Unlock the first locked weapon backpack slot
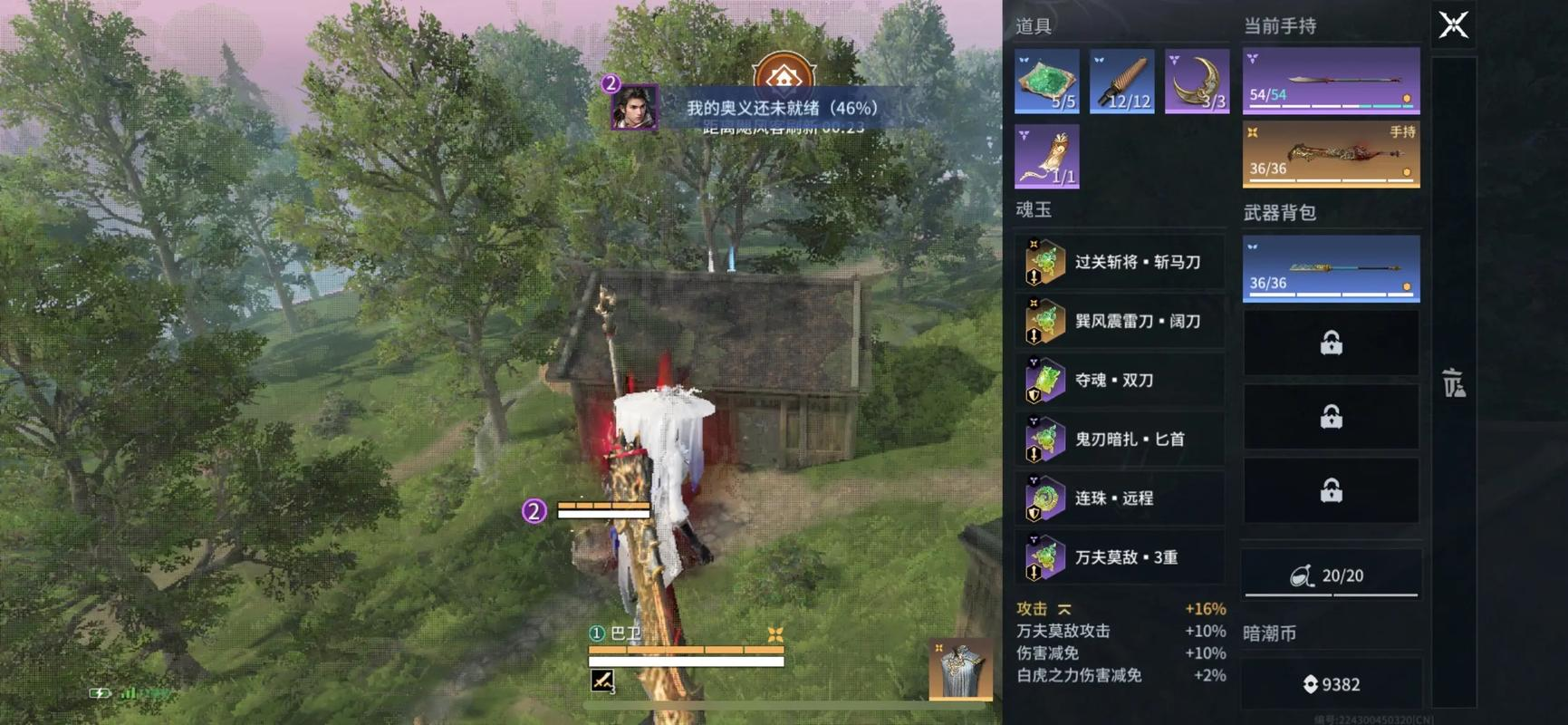This screenshot has width=1568, height=725. coord(1331,343)
